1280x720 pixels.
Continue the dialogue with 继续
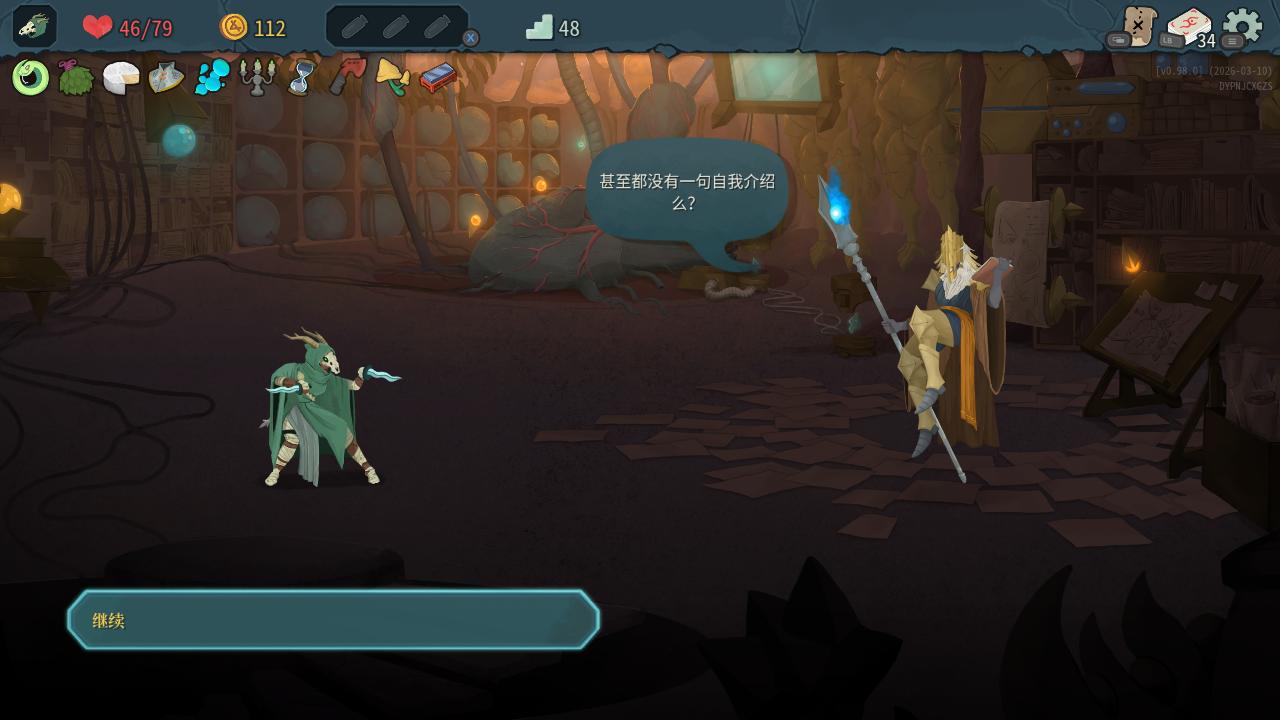[x=333, y=620]
